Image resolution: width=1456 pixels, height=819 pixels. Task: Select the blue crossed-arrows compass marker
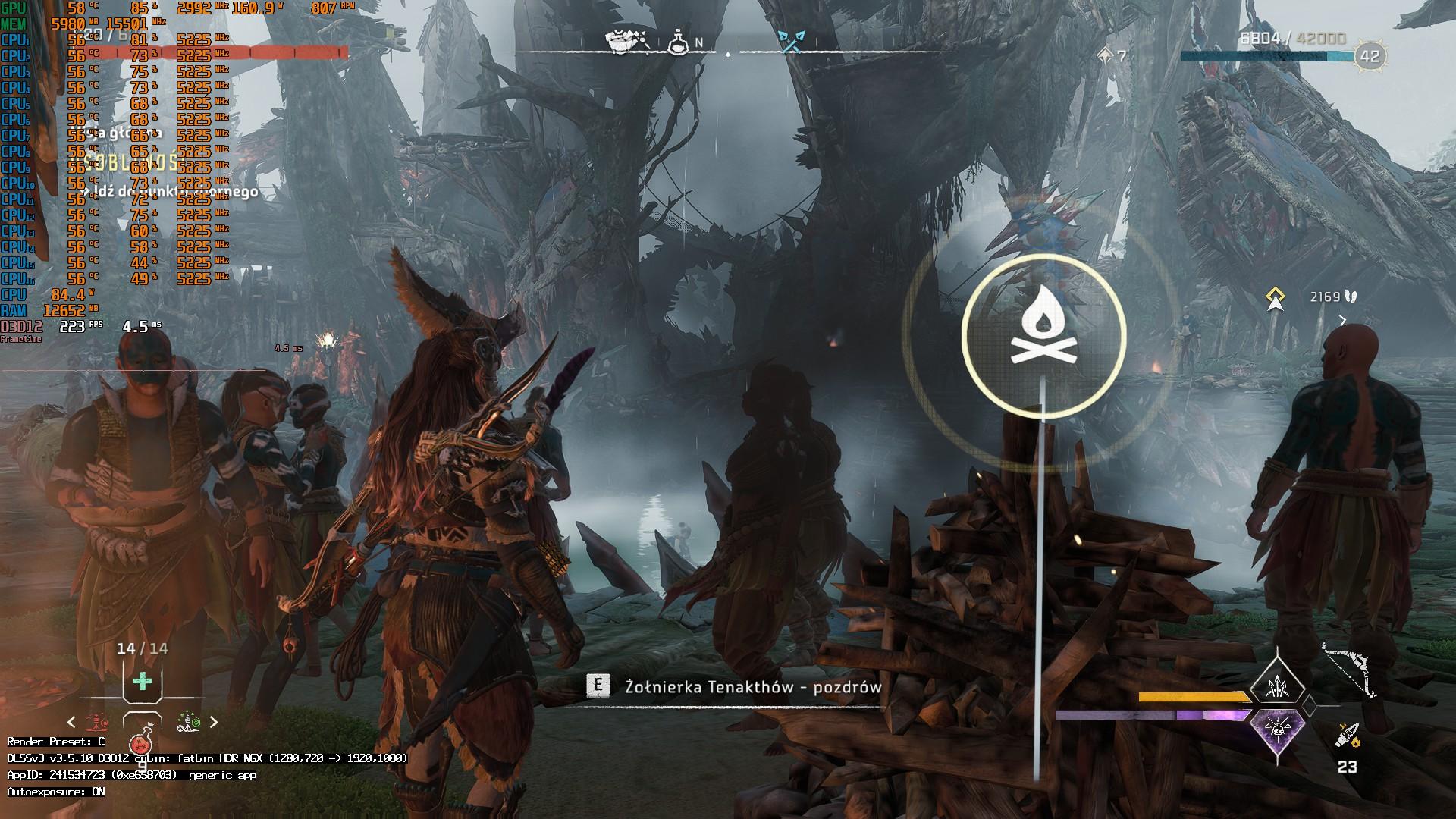[x=791, y=42]
